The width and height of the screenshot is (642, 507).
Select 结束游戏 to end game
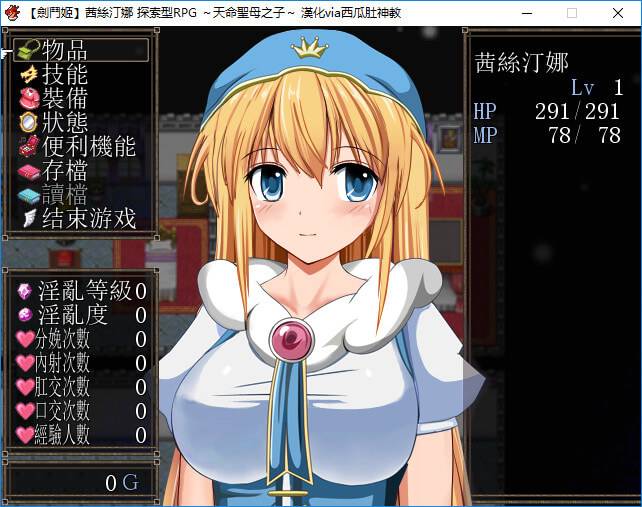(88, 218)
